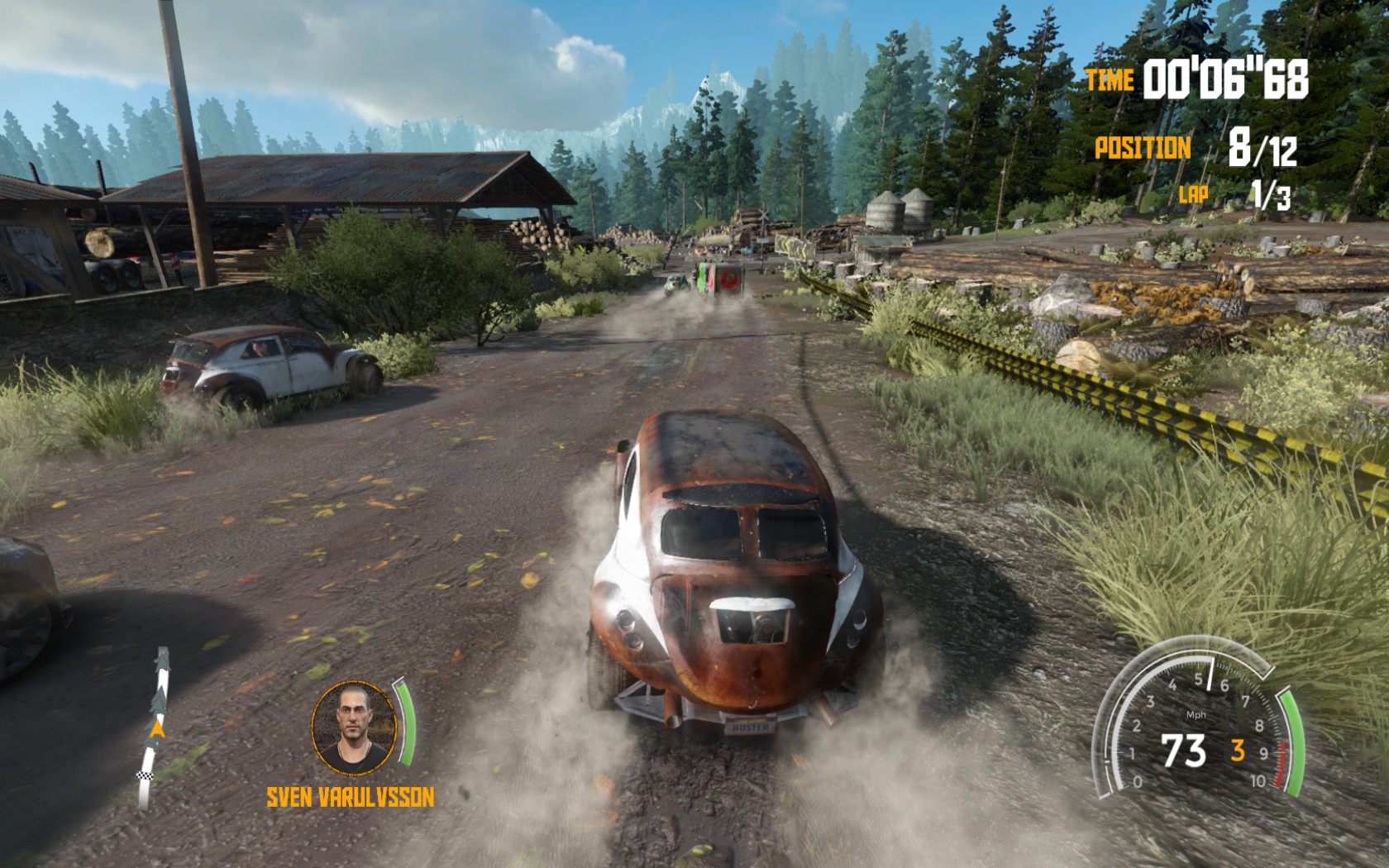Click Sven Varulvsson's driver portrait

(355, 727)
